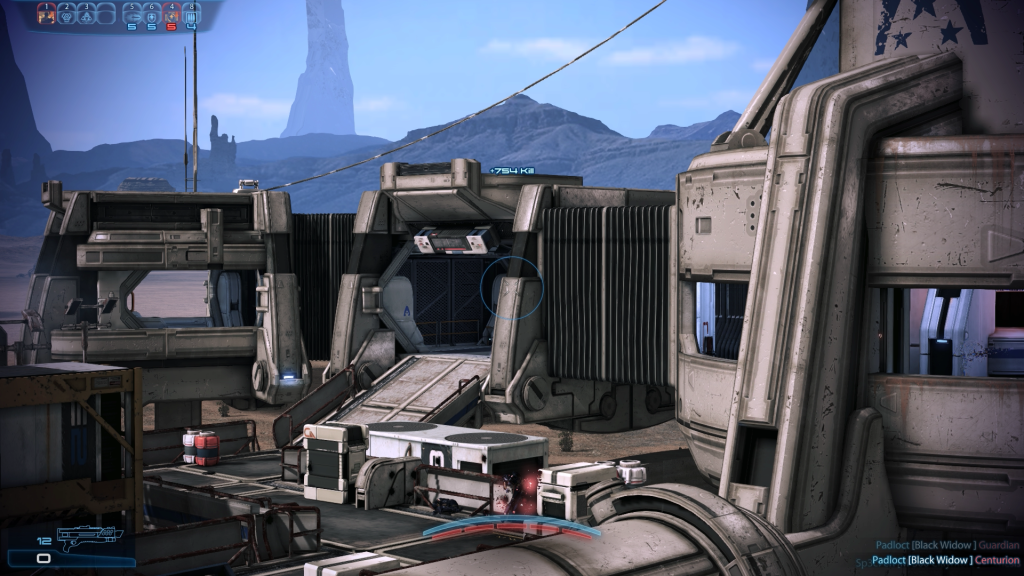Apply the red medi-gel consumable in slot 4
The height and width of the screenshot is (576, 1024).
coord(171,14)
